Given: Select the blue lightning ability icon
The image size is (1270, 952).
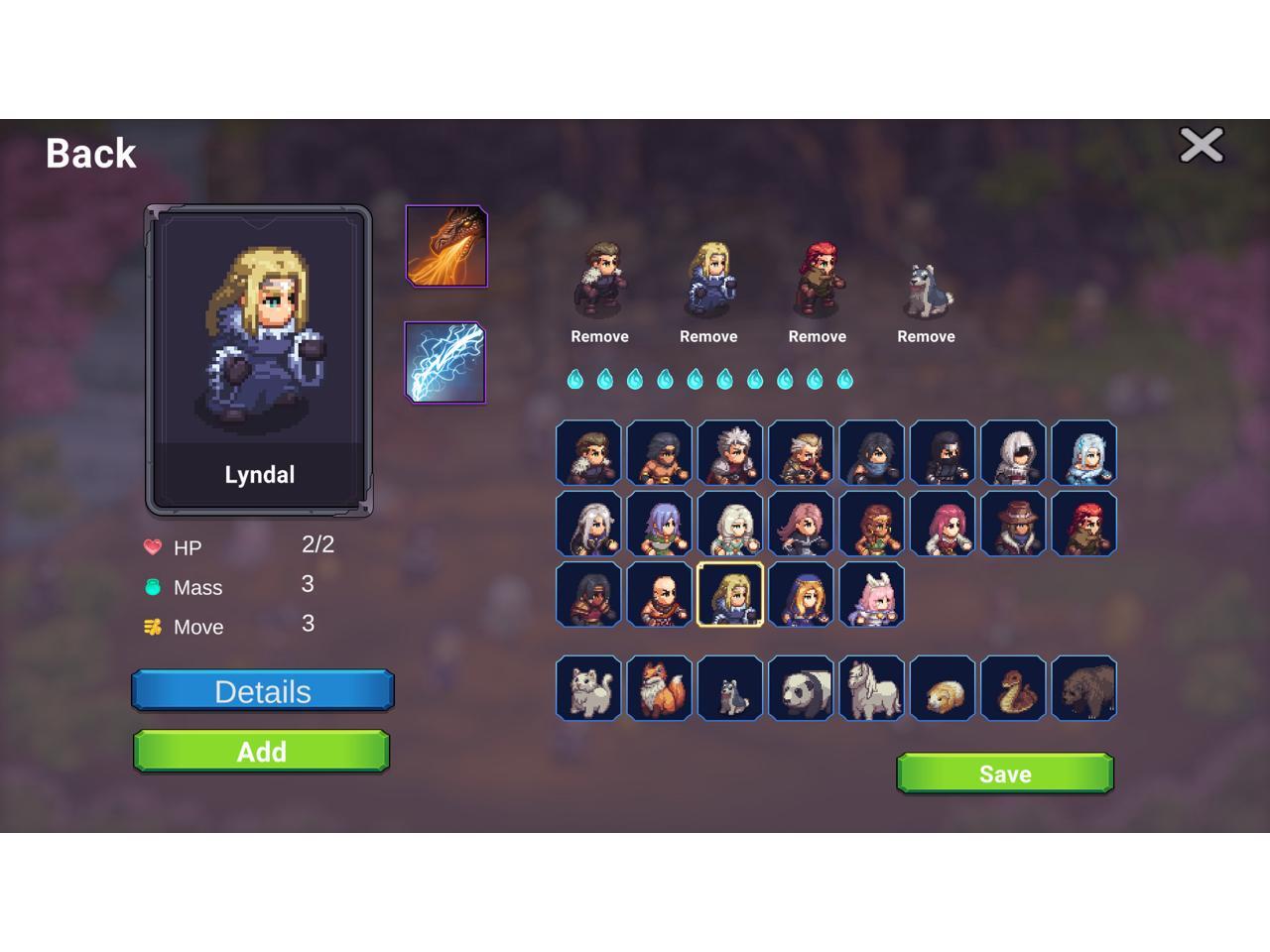Looking at the screenshot, I should click(x=445, y=363).
